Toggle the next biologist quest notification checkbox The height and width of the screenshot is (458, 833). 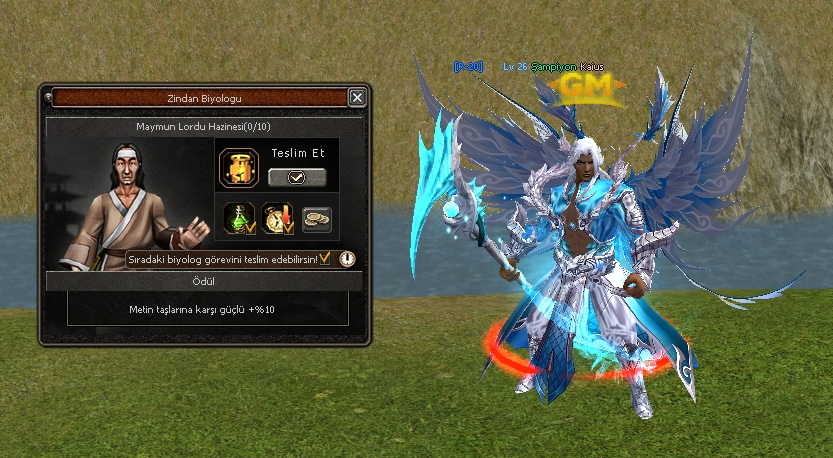325,258
